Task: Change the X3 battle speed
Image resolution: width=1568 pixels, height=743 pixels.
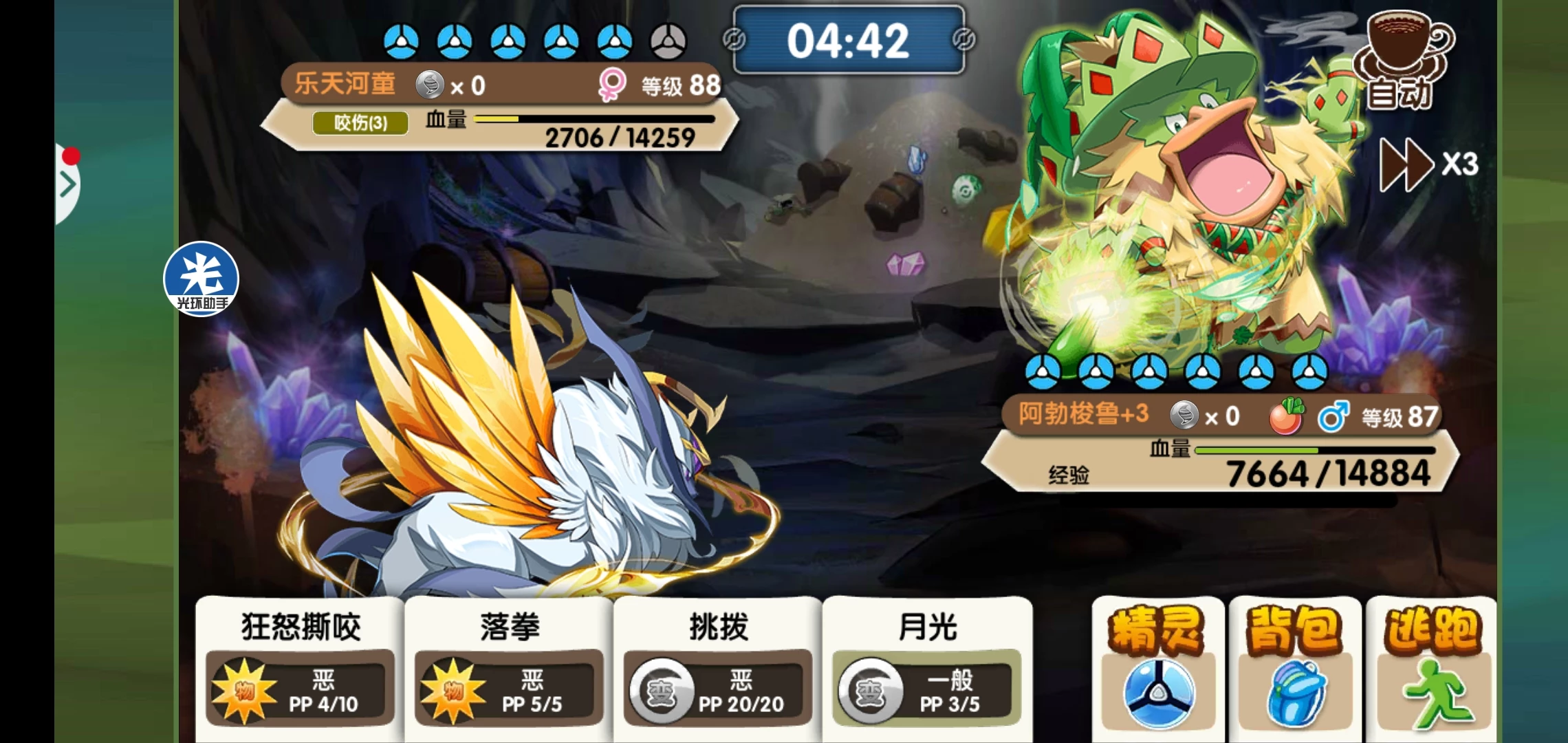Action: pyautogui.click(x=1428, y=164)
